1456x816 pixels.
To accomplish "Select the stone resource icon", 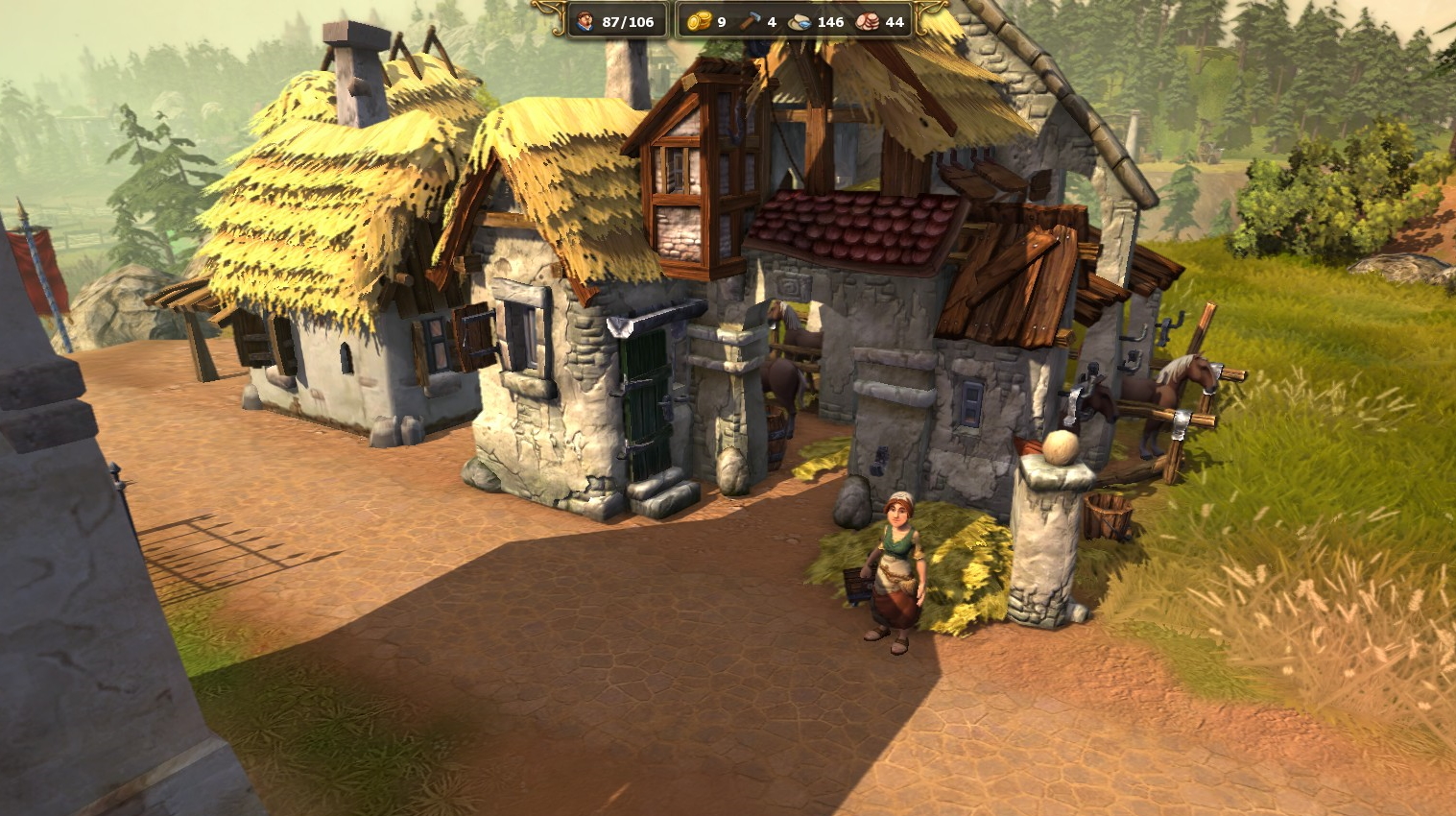I will (800, 21).
